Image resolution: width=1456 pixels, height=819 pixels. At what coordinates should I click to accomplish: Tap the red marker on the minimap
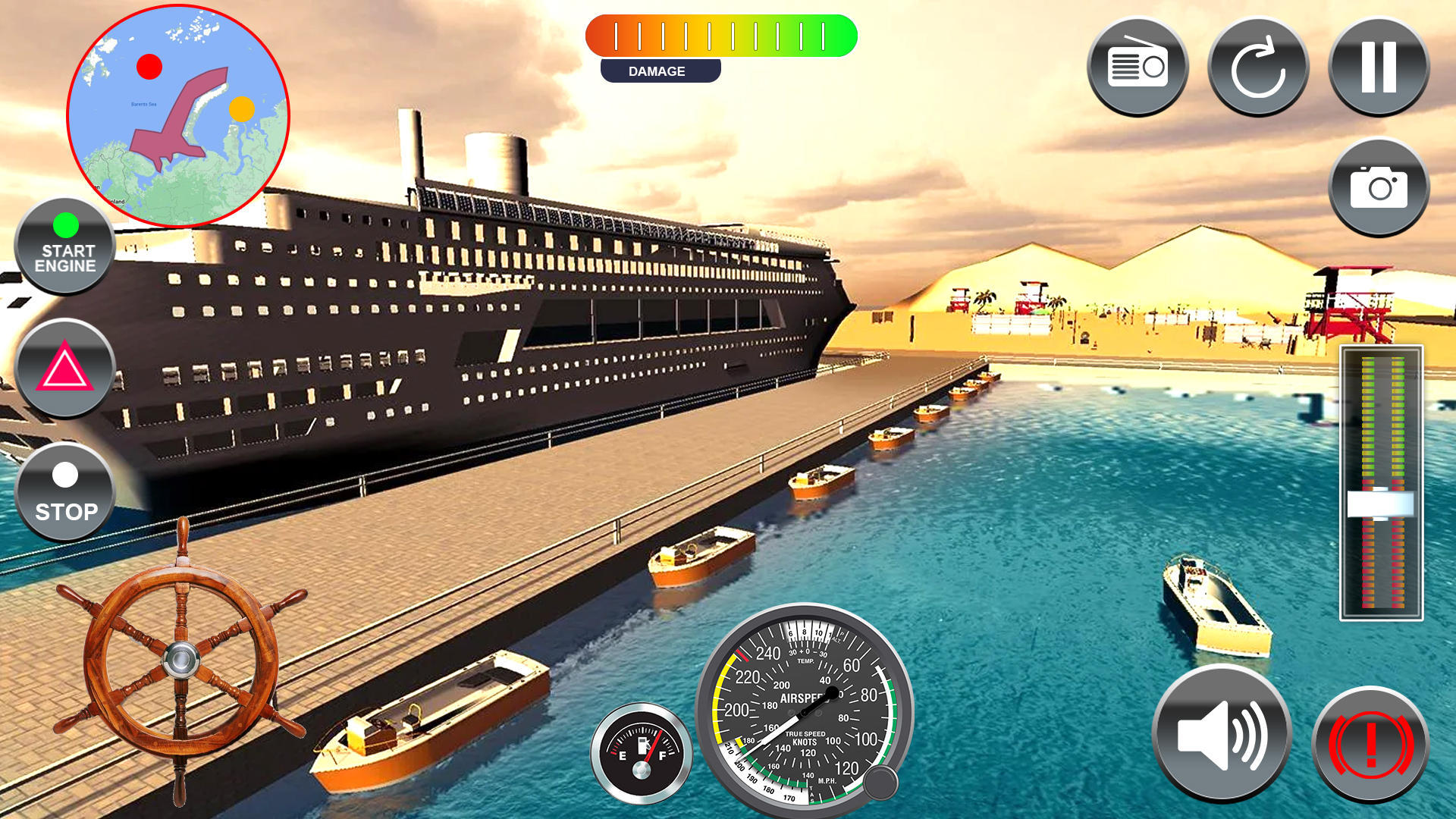click(x=149, y=67)
